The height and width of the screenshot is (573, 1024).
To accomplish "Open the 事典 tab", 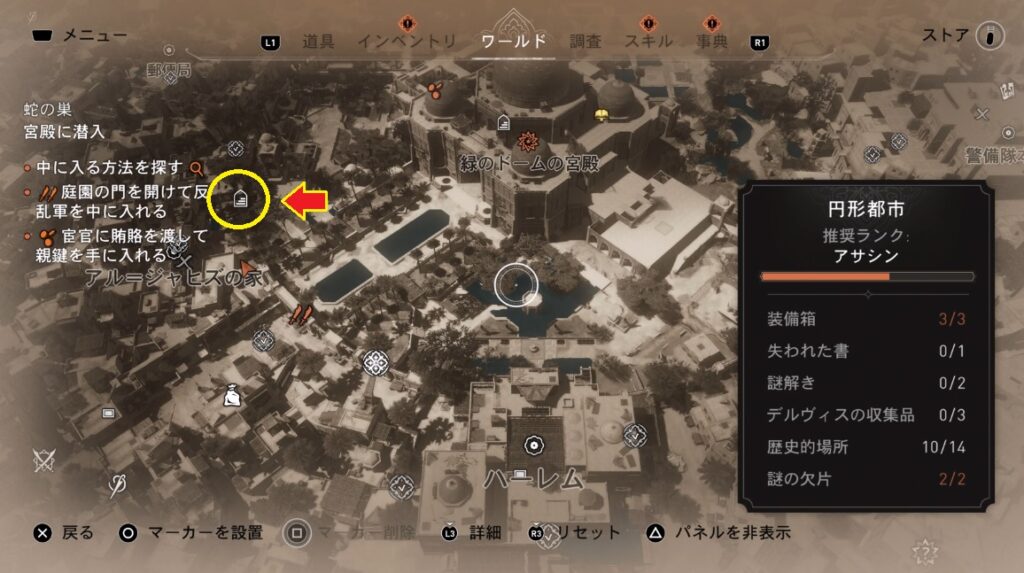I will [x=712, y=41].
